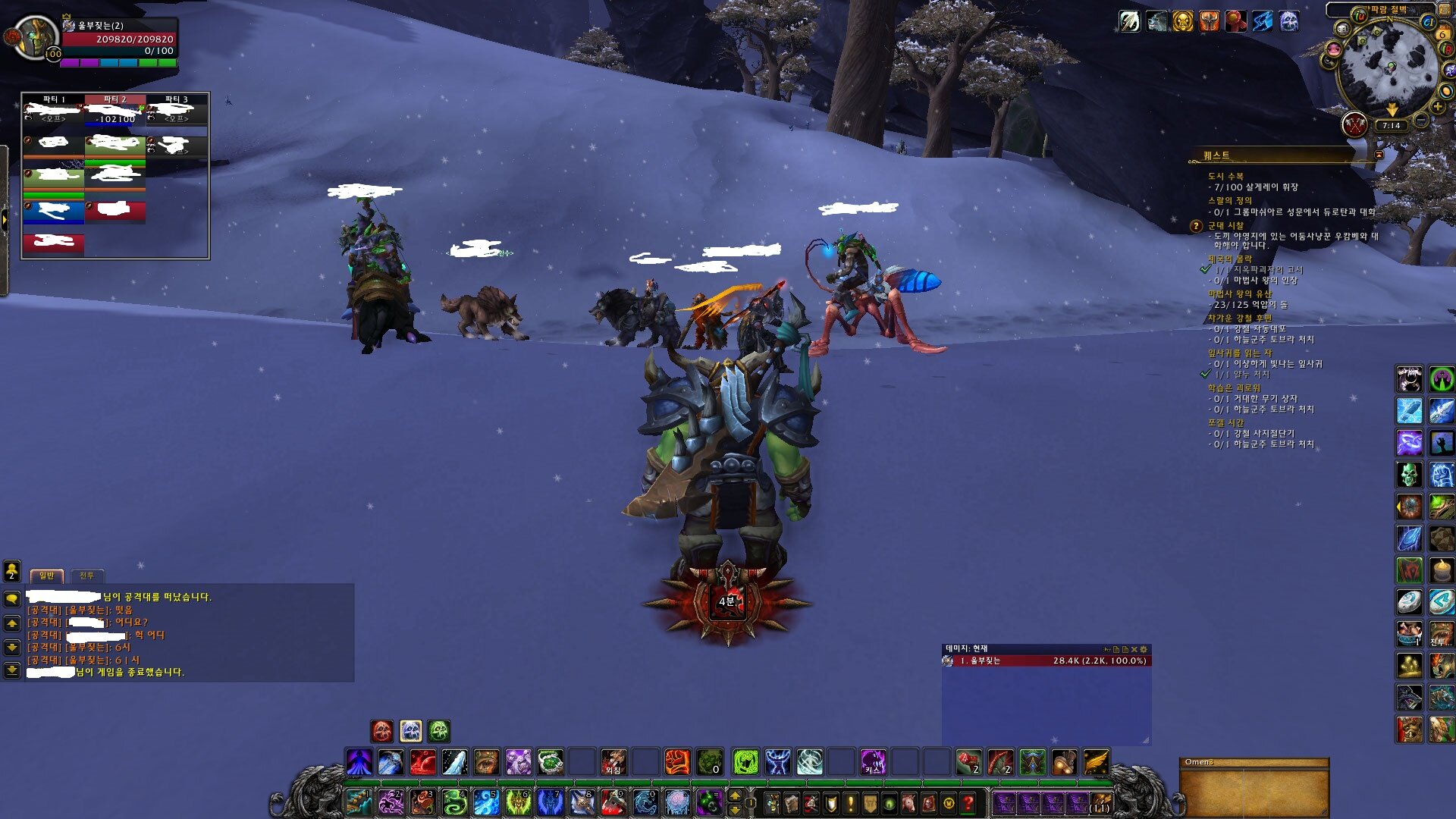This screenshot has width=1456, height=819.
Task: Click the crossed axes PvP button
Action: click(x=1355, y=124)
